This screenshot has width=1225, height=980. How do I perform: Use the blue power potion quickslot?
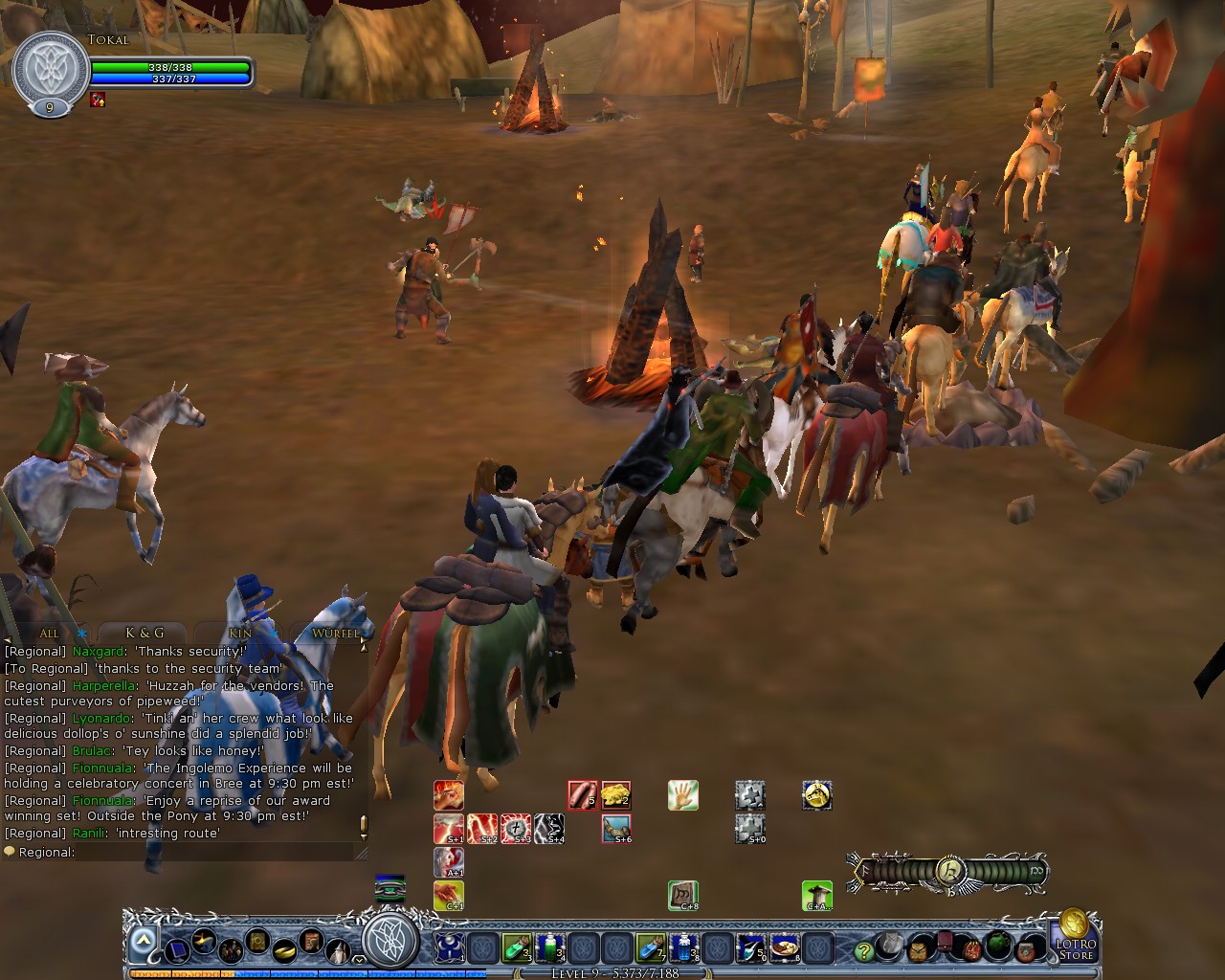point(682,947)
